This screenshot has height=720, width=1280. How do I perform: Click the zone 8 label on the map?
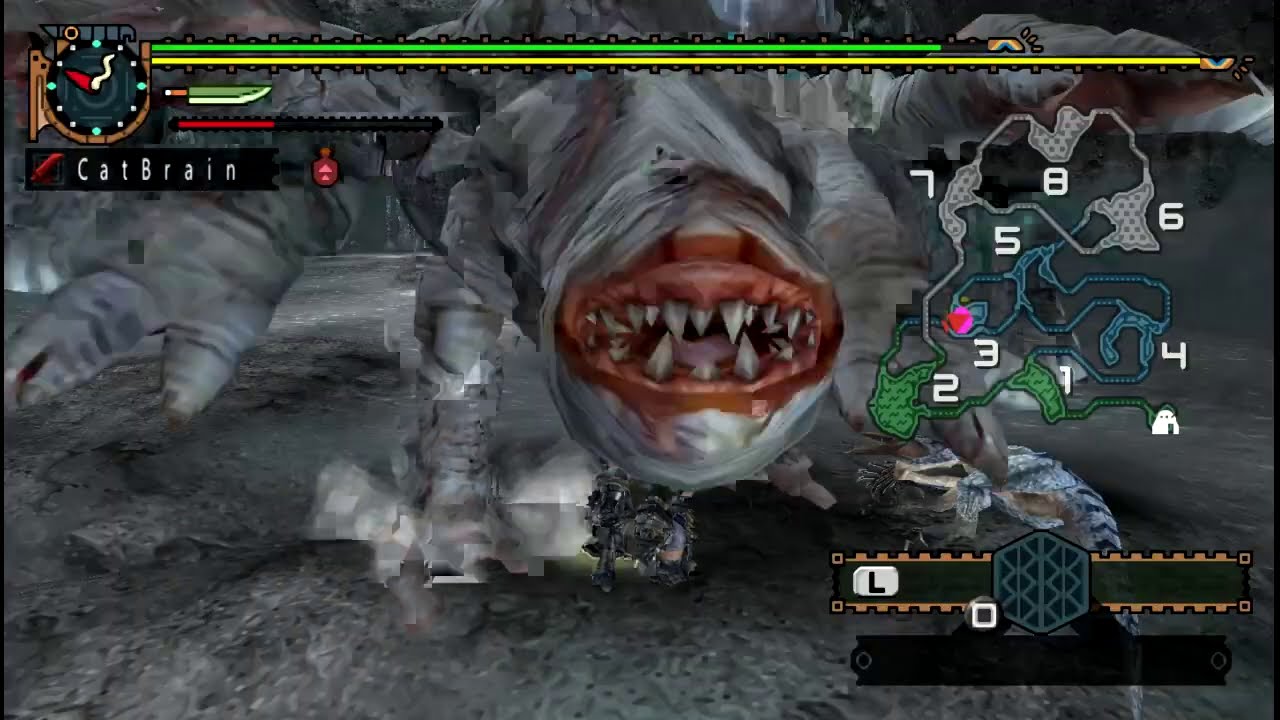(x=1057, y=183)
